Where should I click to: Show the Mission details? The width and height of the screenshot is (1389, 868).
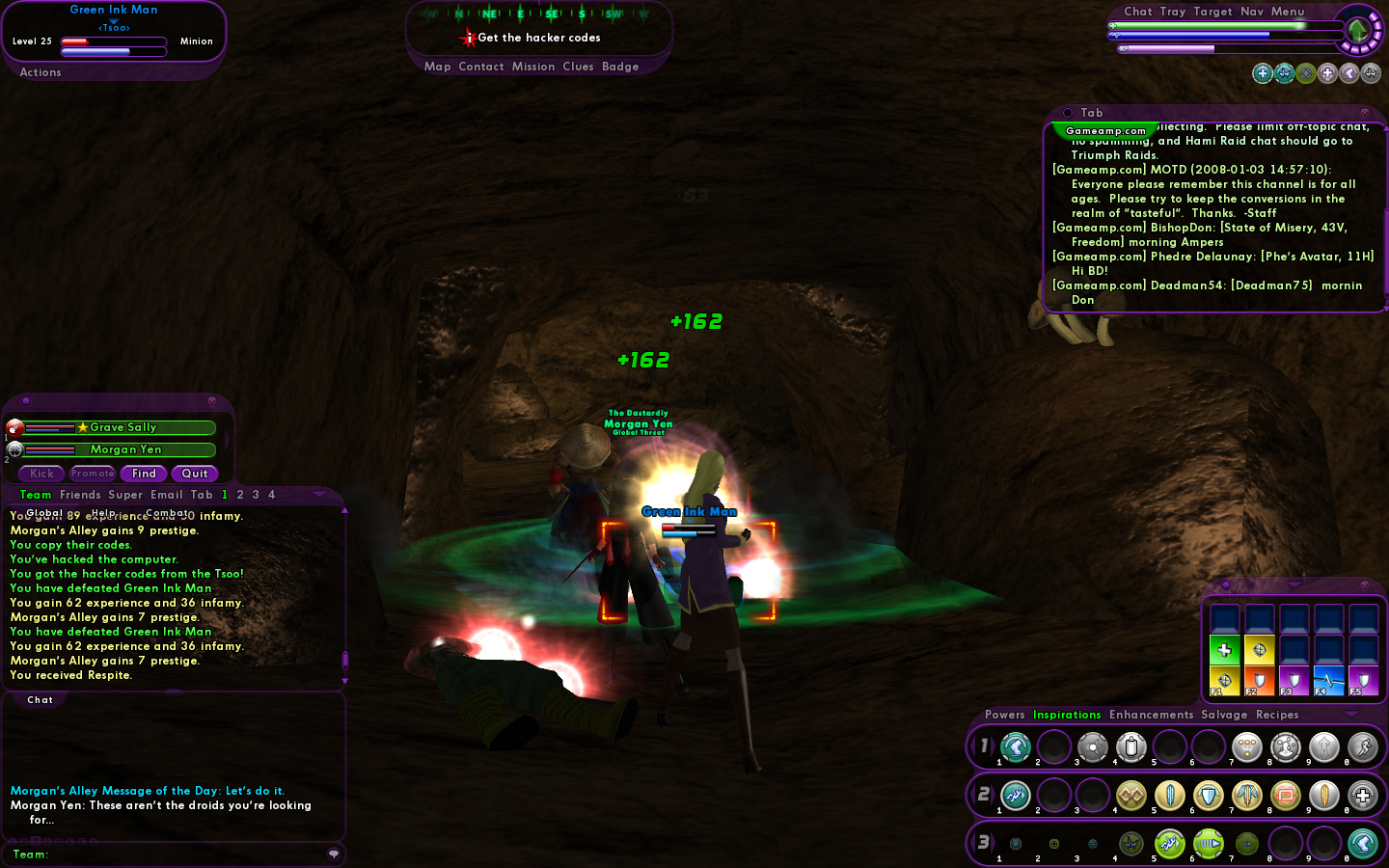(533, 67)
